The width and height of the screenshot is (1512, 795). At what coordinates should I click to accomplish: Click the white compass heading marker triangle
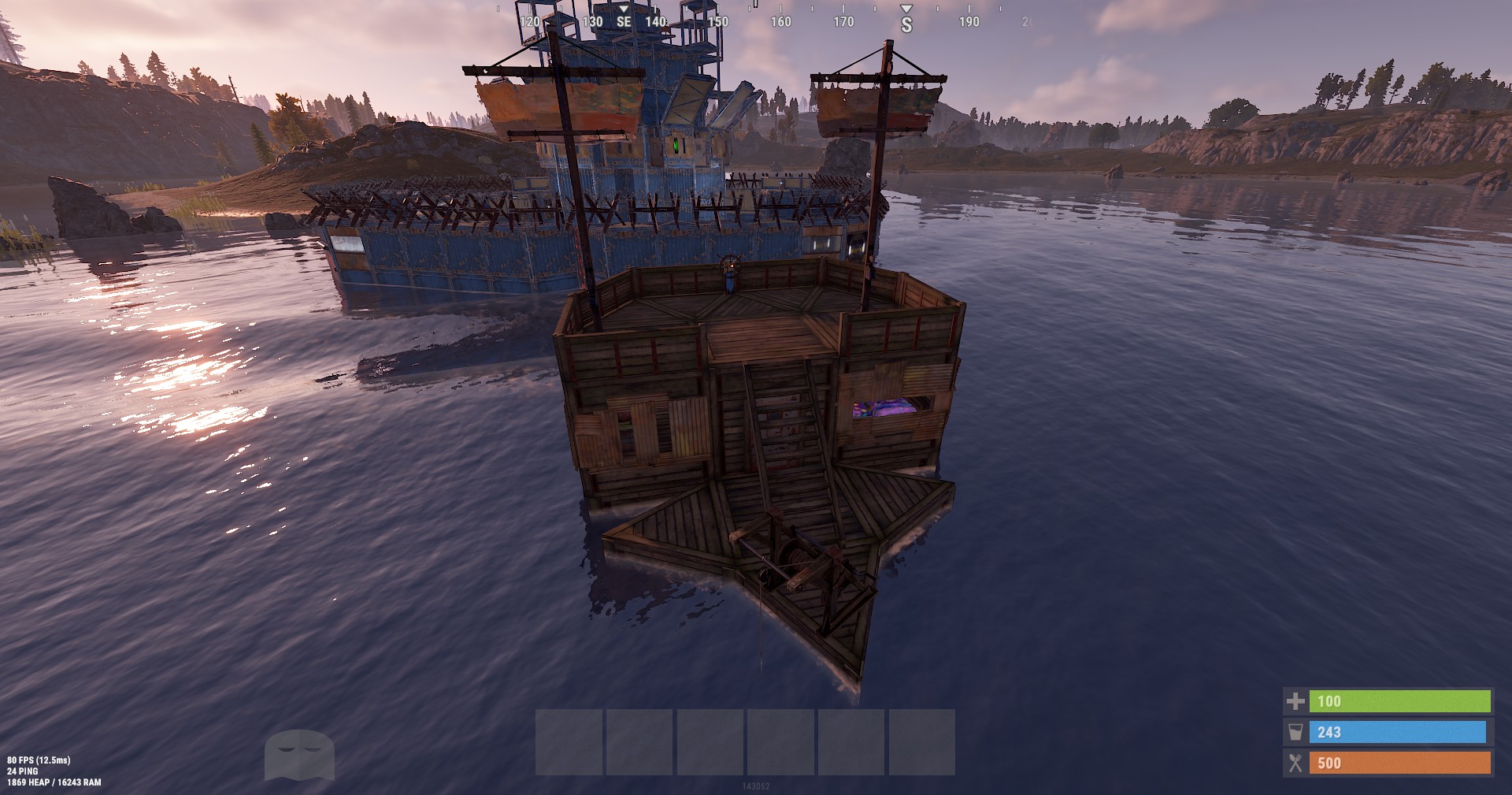tap(907, 9)
